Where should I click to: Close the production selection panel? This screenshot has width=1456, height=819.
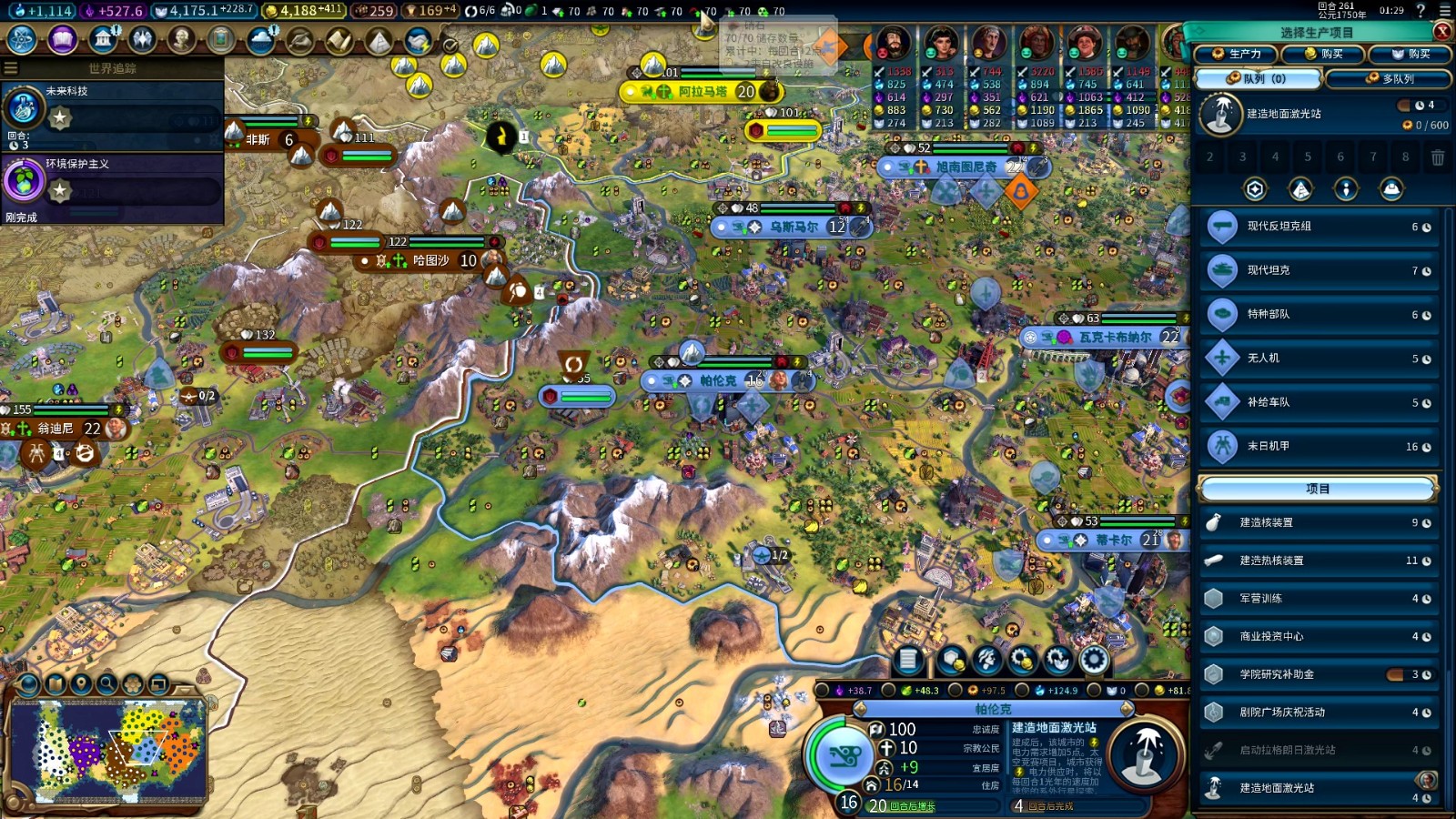point(1442,31)
